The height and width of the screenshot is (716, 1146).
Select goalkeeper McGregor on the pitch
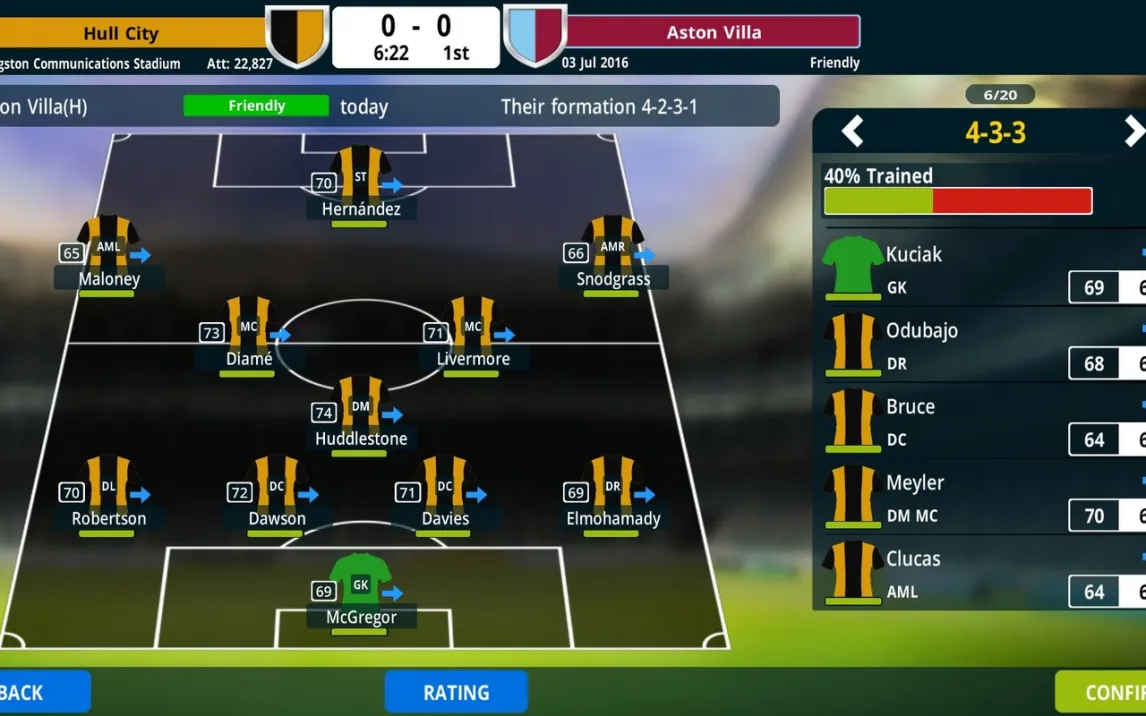coord(360,586)
